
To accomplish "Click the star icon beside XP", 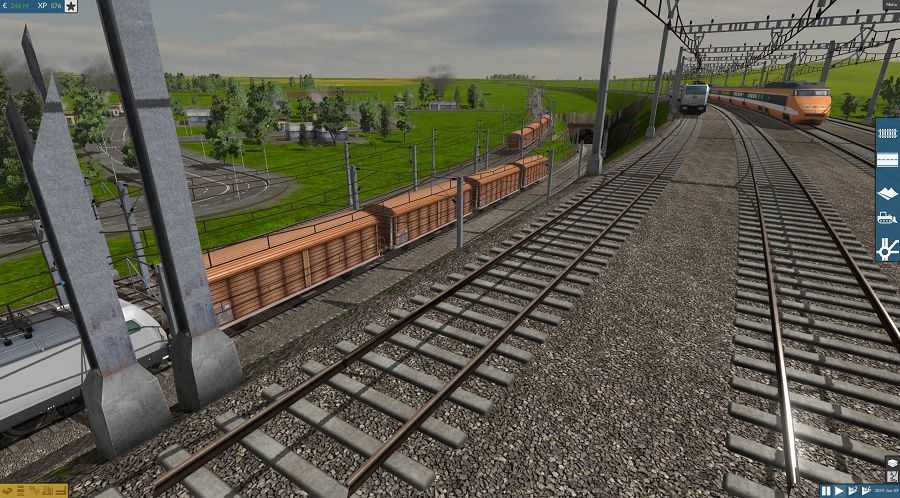I will (x=71, y=6).
